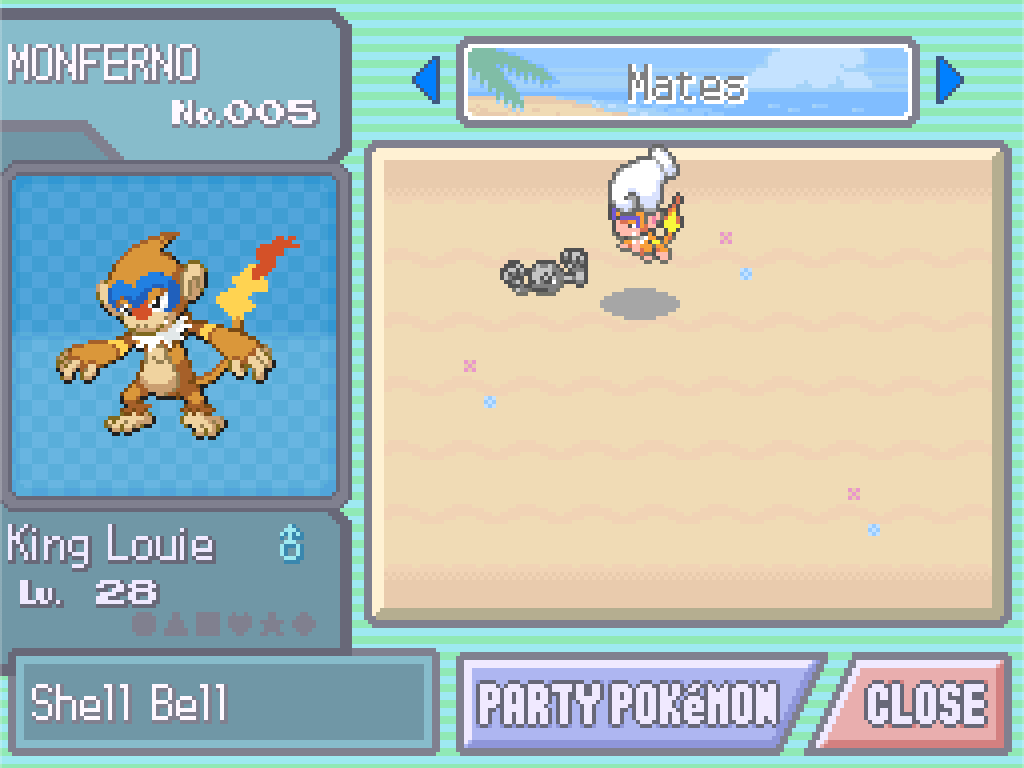The width and height of the screenshot is (1024, 768).
Task: Switch to the previous box with left arrow
Action: pos(427,81)
